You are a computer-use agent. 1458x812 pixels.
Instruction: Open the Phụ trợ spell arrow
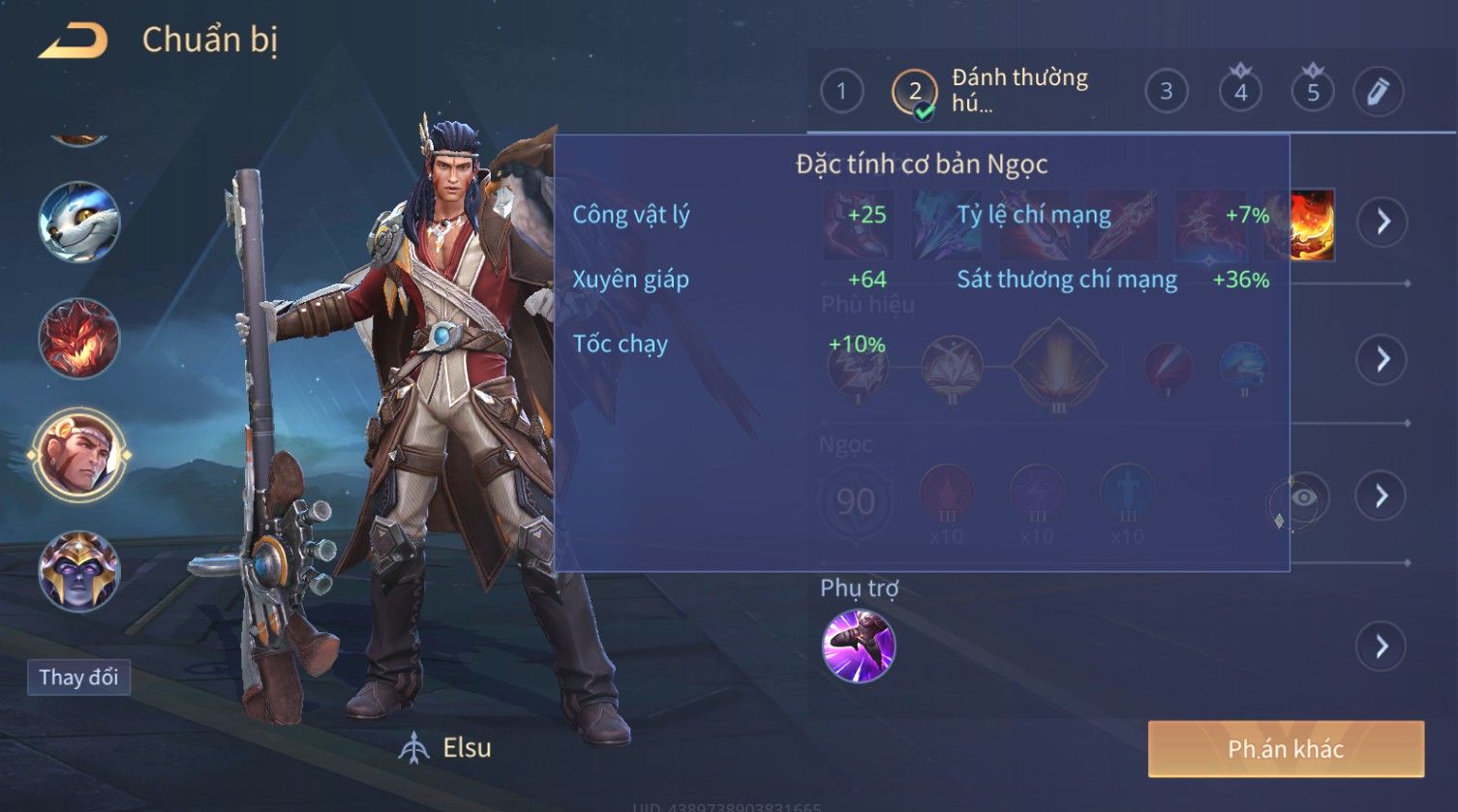[x=1382, y=646]
